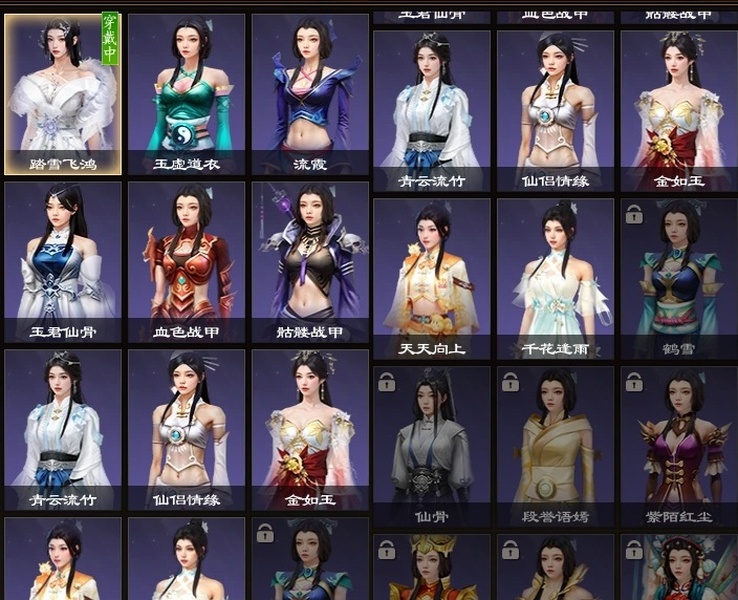Select the locked 仙骨 outfit

pyautogui.click(x=432, y=446)
